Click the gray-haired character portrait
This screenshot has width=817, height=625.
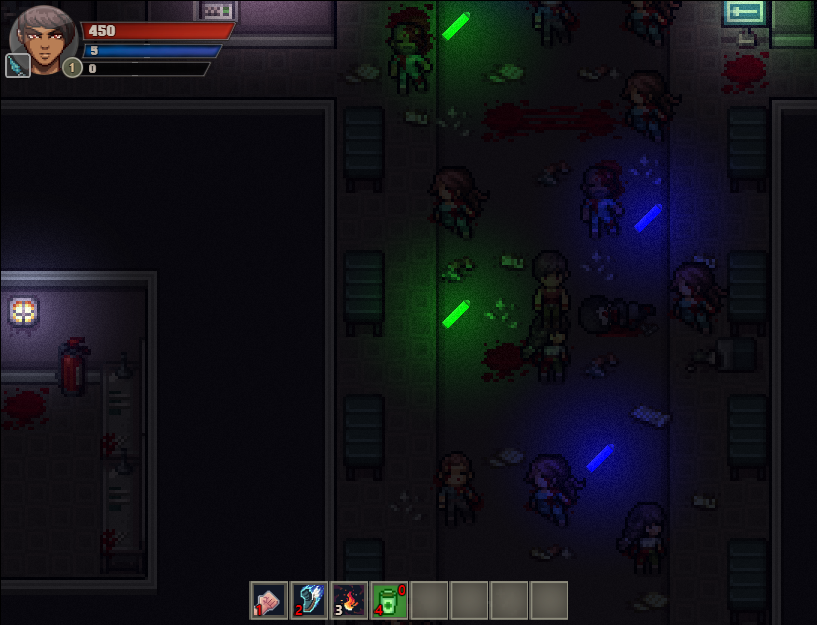(44, 40)
